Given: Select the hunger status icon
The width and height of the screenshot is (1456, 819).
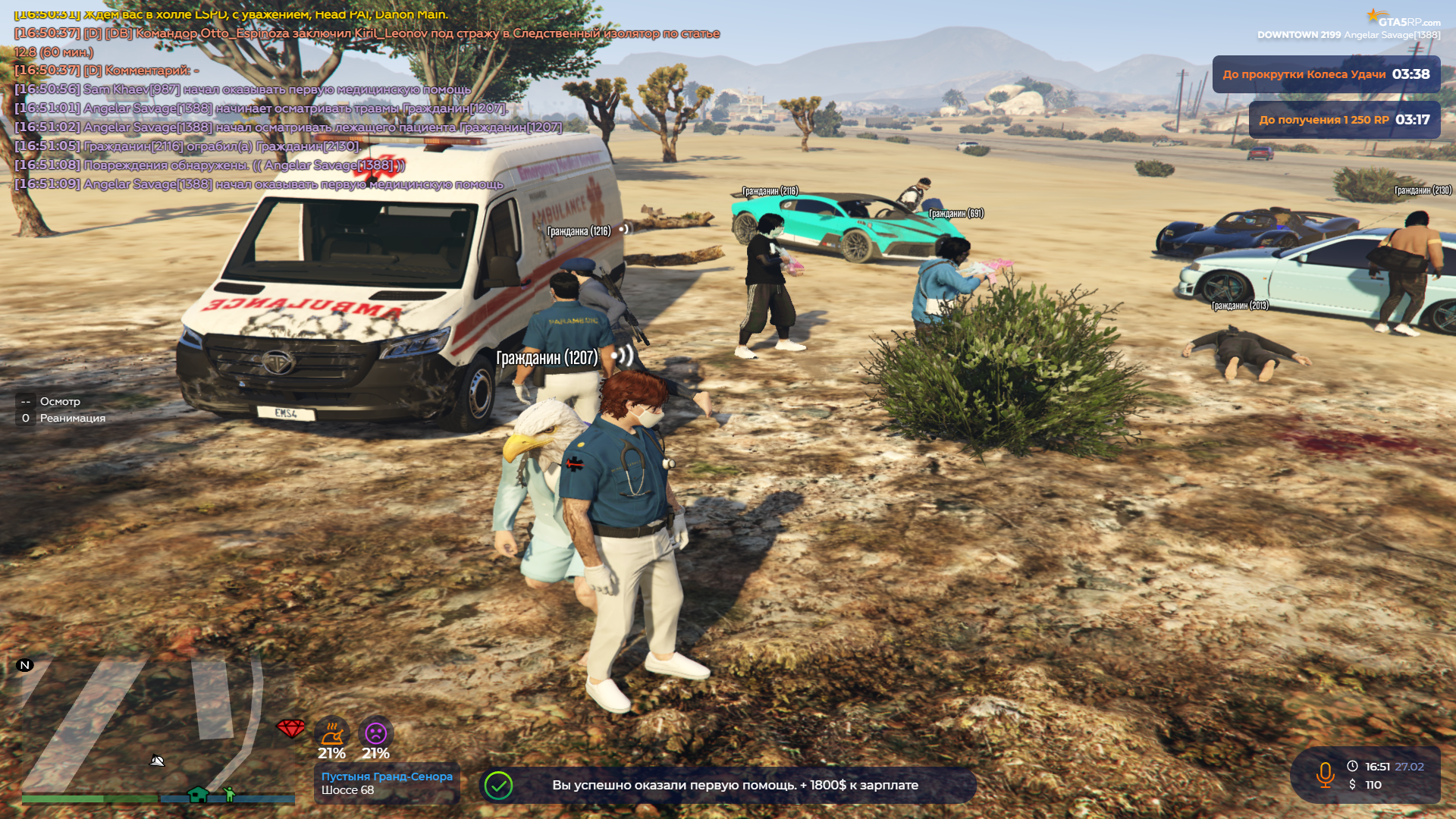Looking at the screenshot, I should 332,733.
